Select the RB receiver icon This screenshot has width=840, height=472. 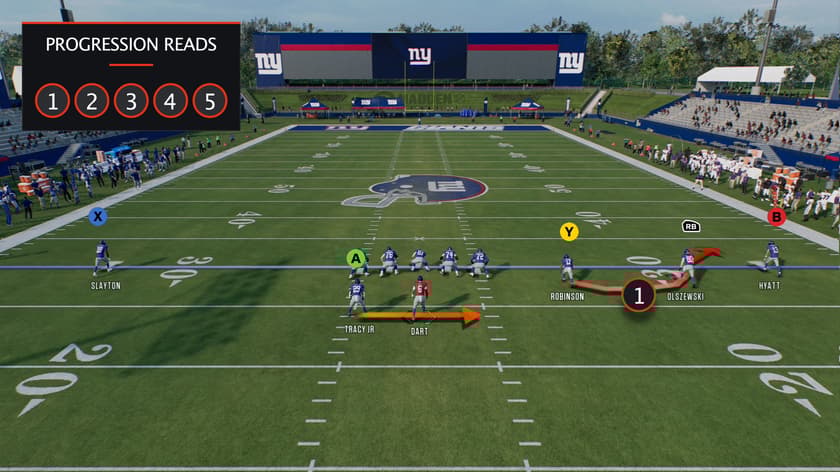pos(691,226)
